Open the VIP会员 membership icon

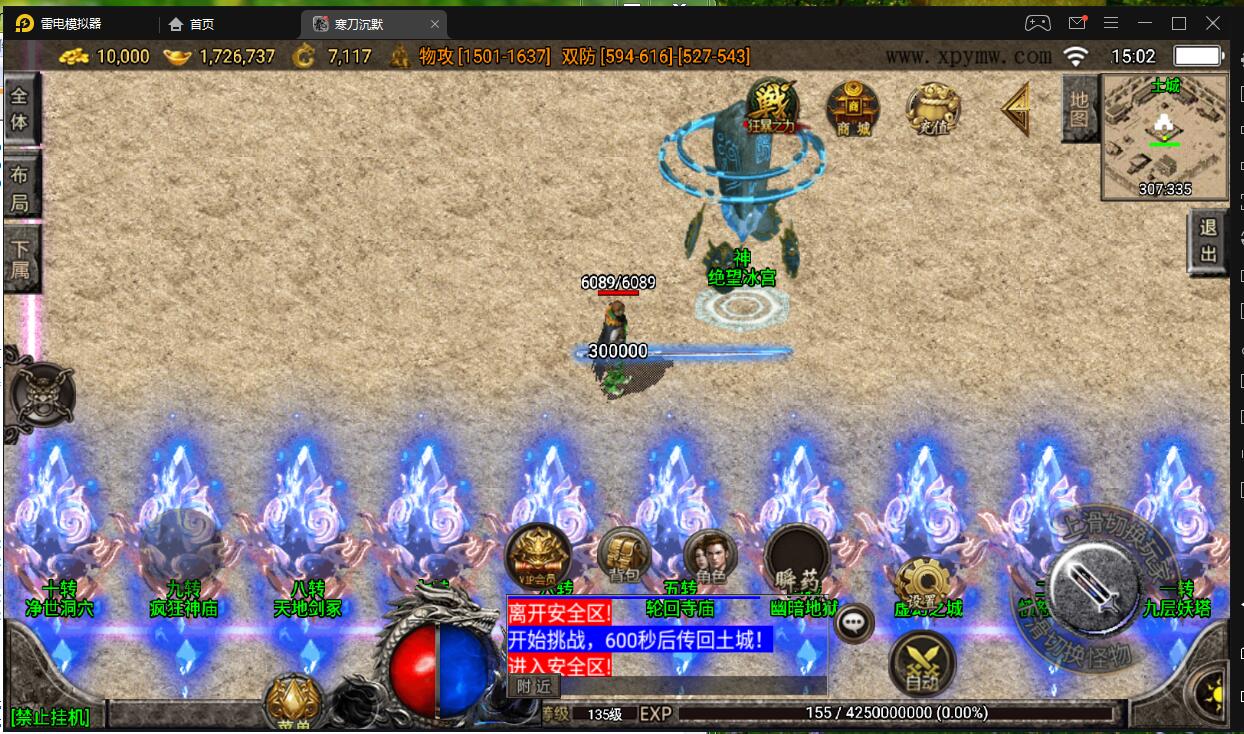538,556
